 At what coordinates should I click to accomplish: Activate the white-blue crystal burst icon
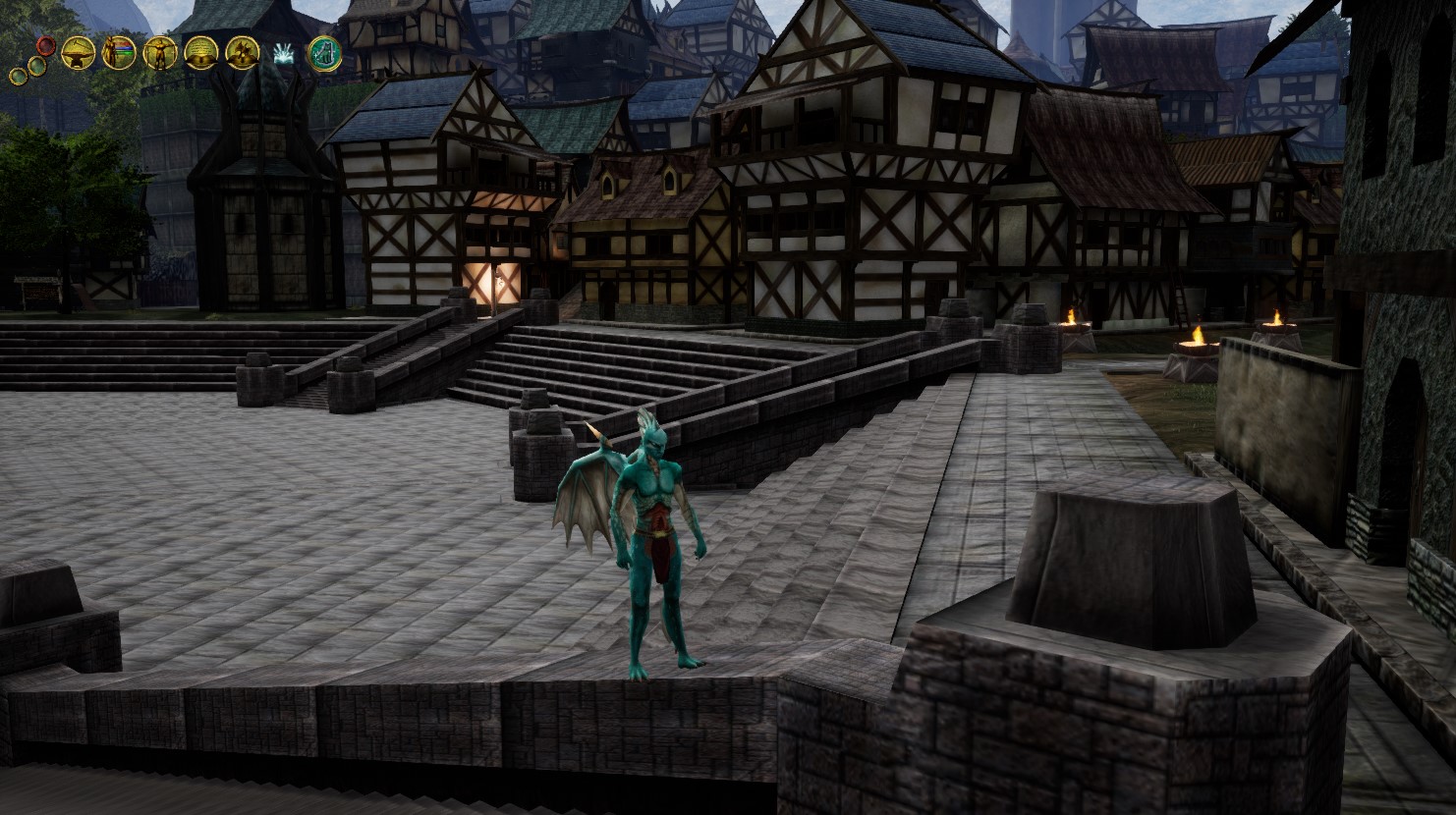pyautogui.click(x=284, y=54)
